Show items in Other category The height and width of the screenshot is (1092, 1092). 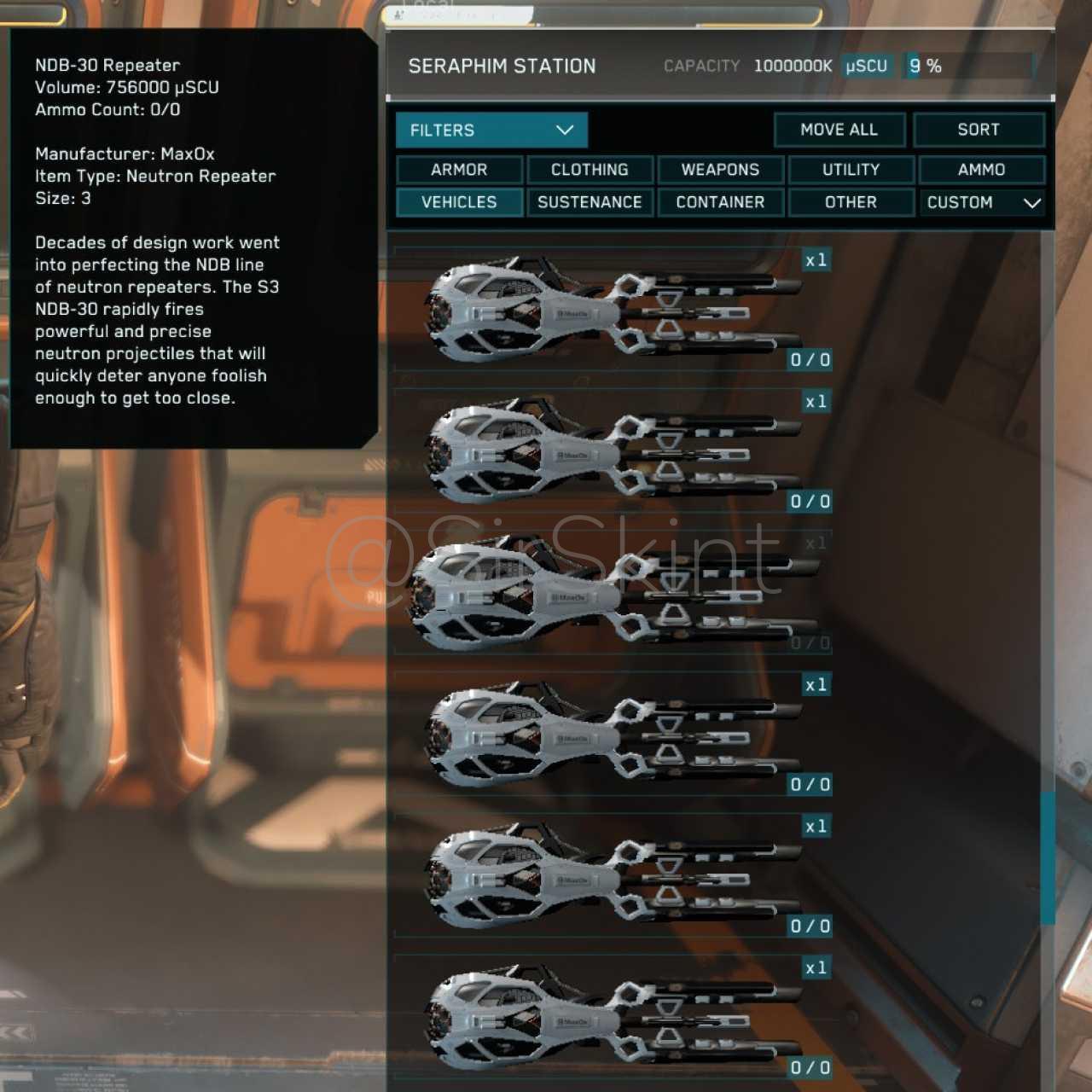coord(851,202)
